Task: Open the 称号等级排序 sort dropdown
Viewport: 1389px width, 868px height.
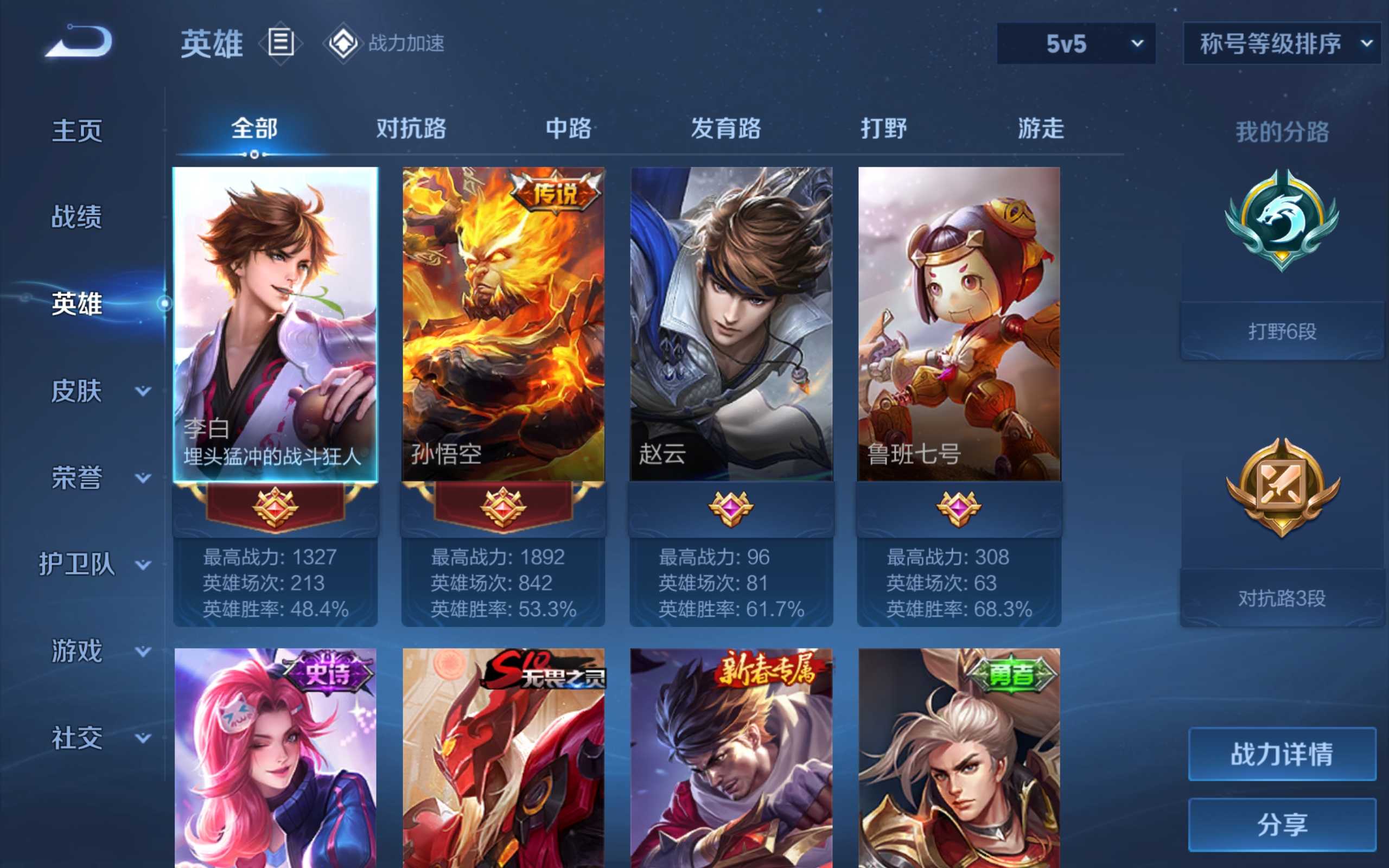Action: click(x=1282, y=43)
